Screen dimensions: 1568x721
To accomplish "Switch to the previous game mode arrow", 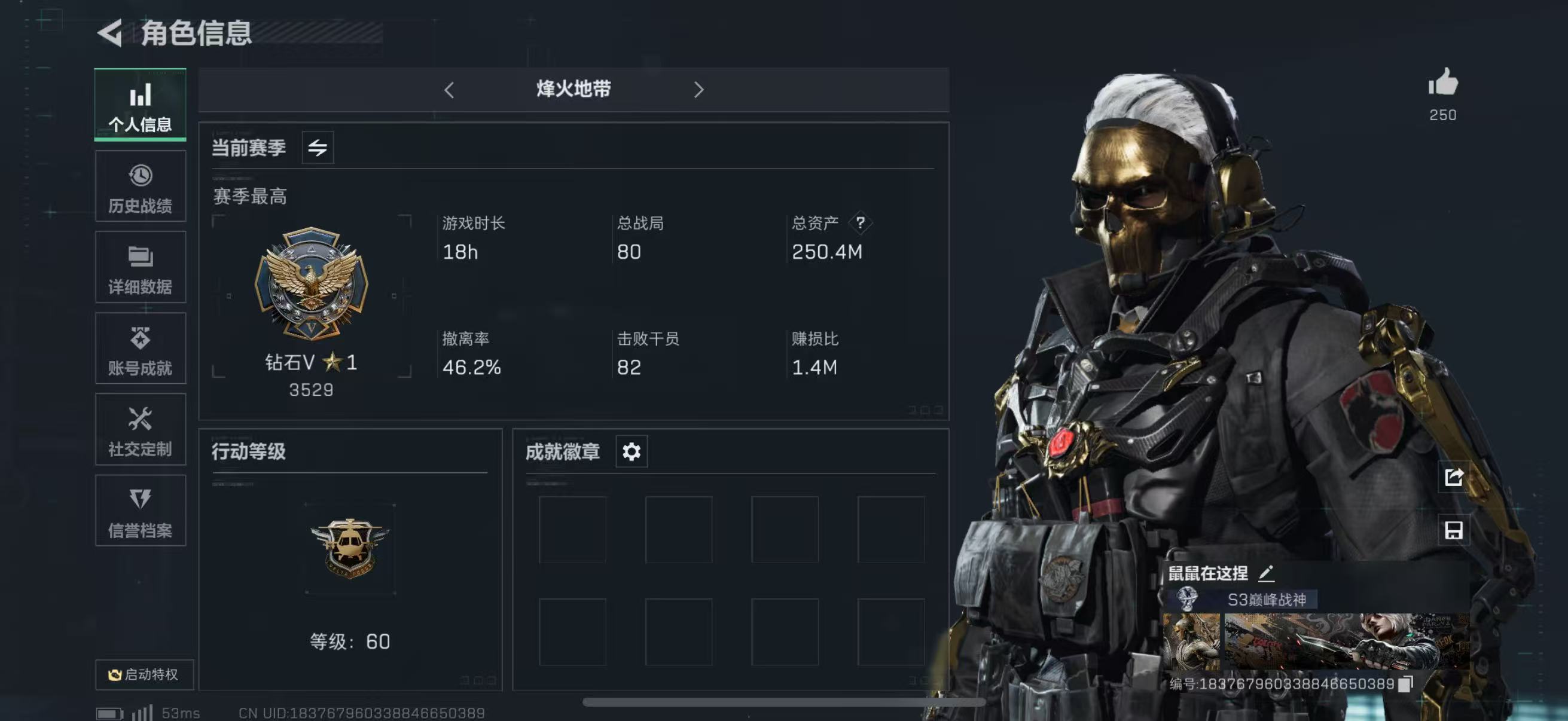I will click(449, 90).
